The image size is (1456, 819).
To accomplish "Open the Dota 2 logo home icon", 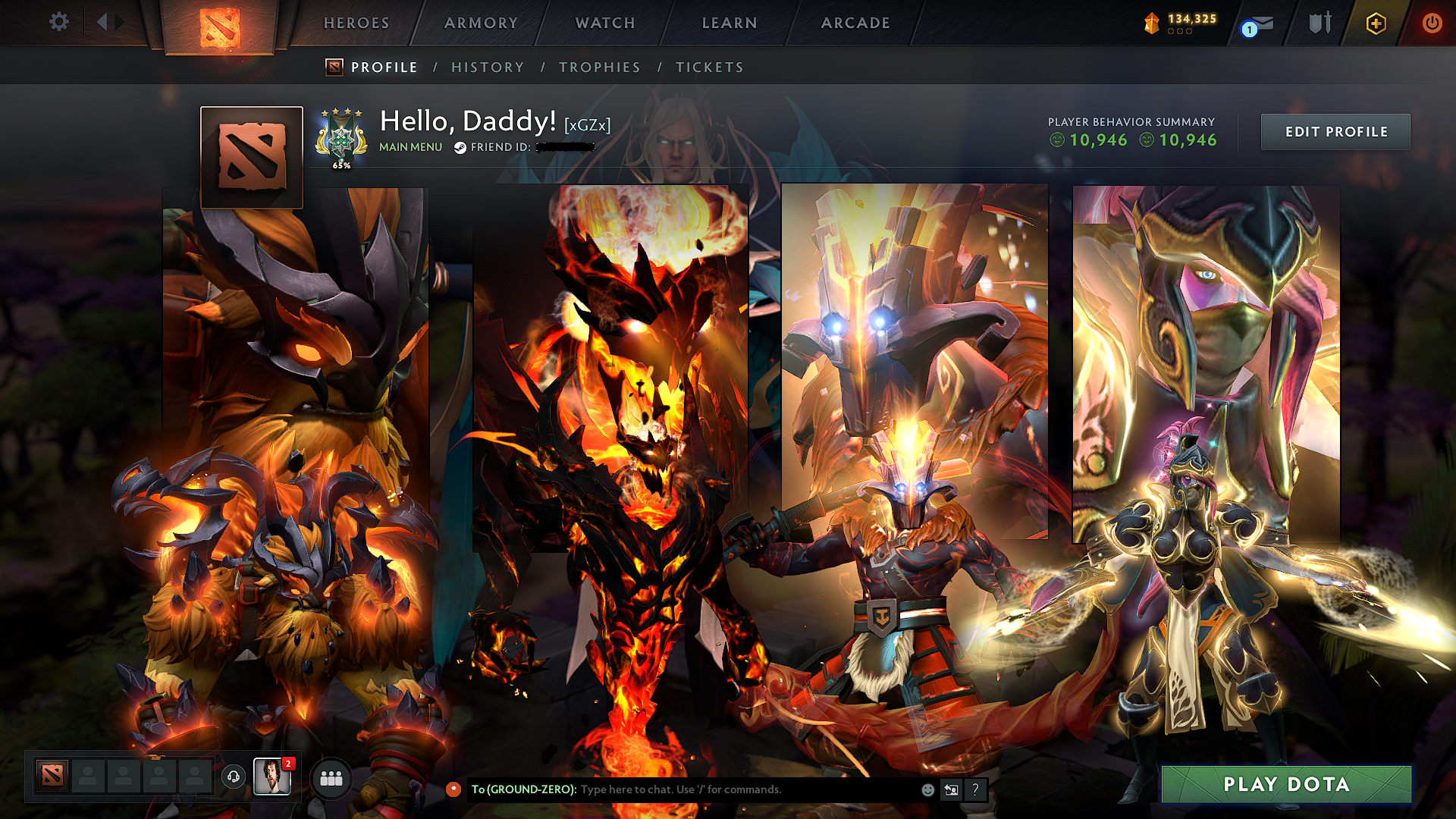I will click(218, 23).
